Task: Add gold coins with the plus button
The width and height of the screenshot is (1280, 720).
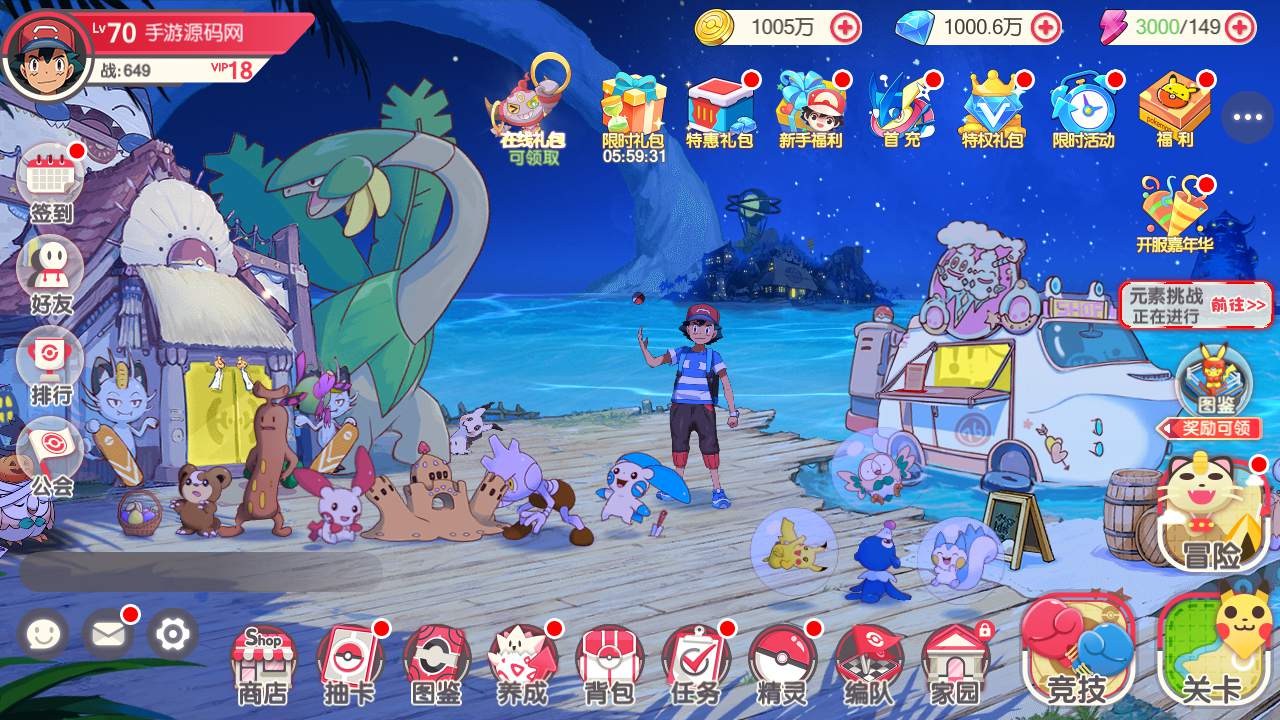Action: tap(845, 27)
